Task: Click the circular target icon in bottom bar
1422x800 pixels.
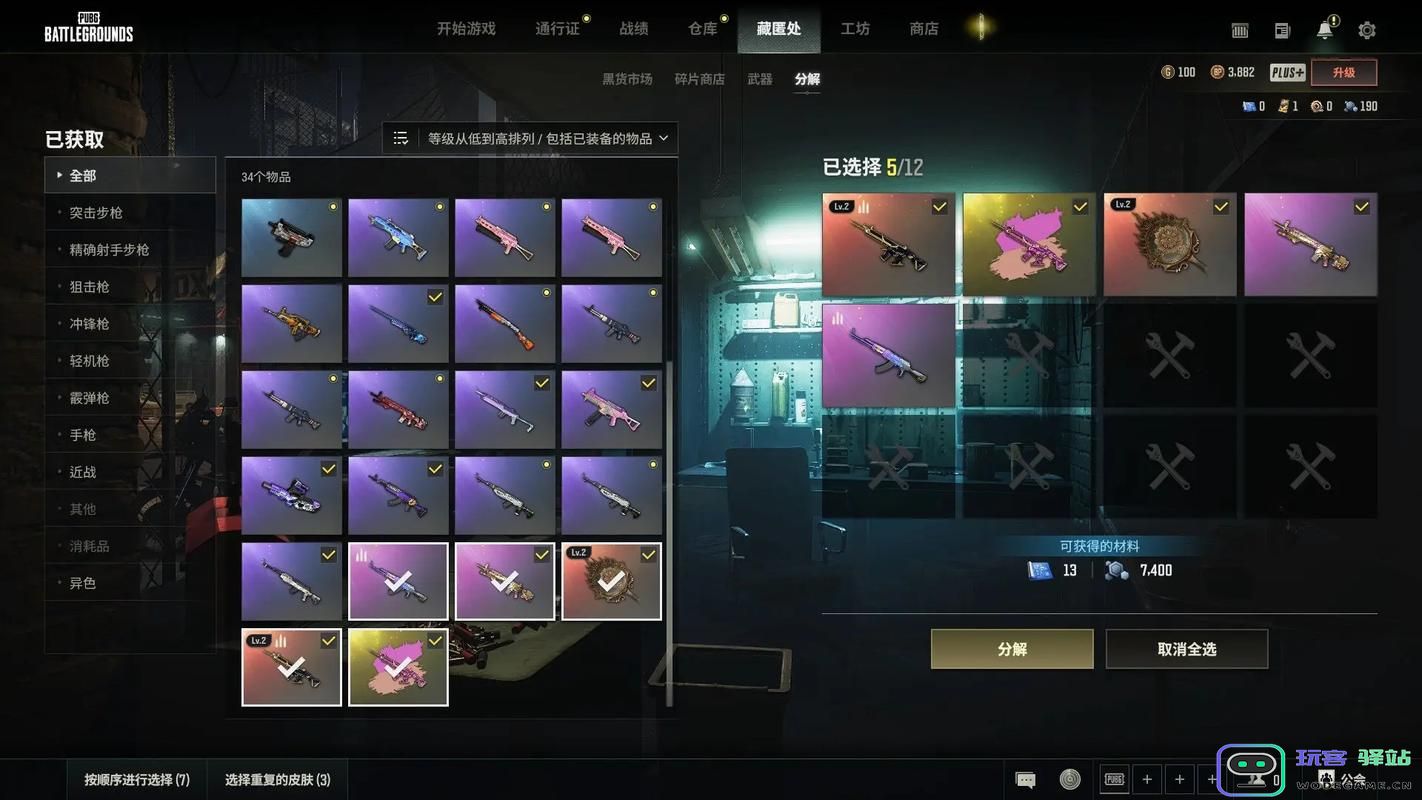Action: click(x=1070, y=778)
